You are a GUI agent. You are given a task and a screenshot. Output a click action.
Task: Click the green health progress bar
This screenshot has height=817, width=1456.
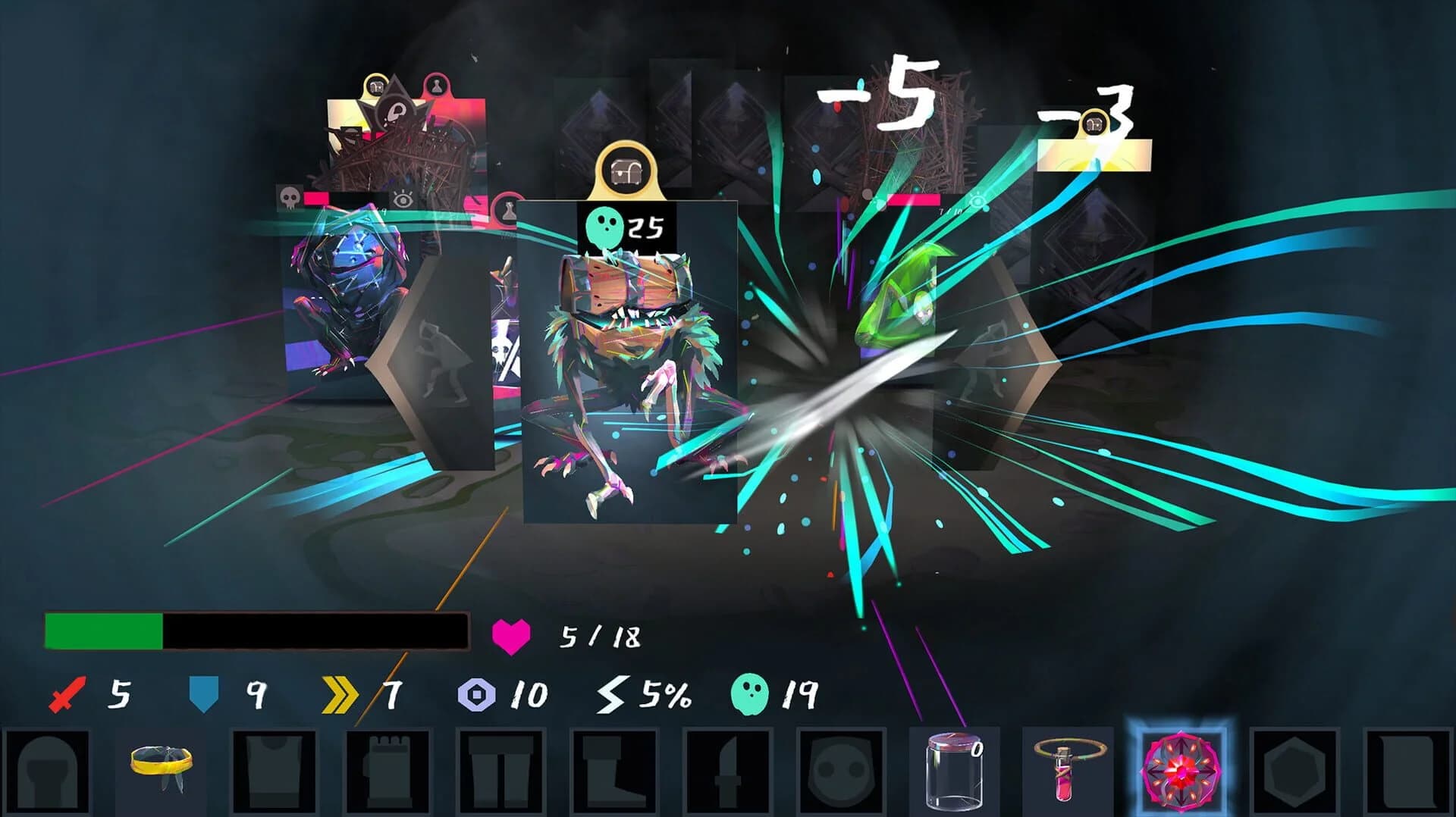click(102, 629)
